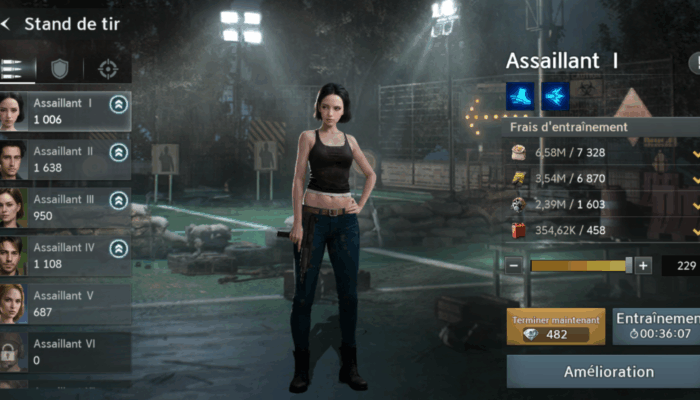Finish training now for 482 gems
The width and height of the screenshot is (700, 400).
coord(555,326)
